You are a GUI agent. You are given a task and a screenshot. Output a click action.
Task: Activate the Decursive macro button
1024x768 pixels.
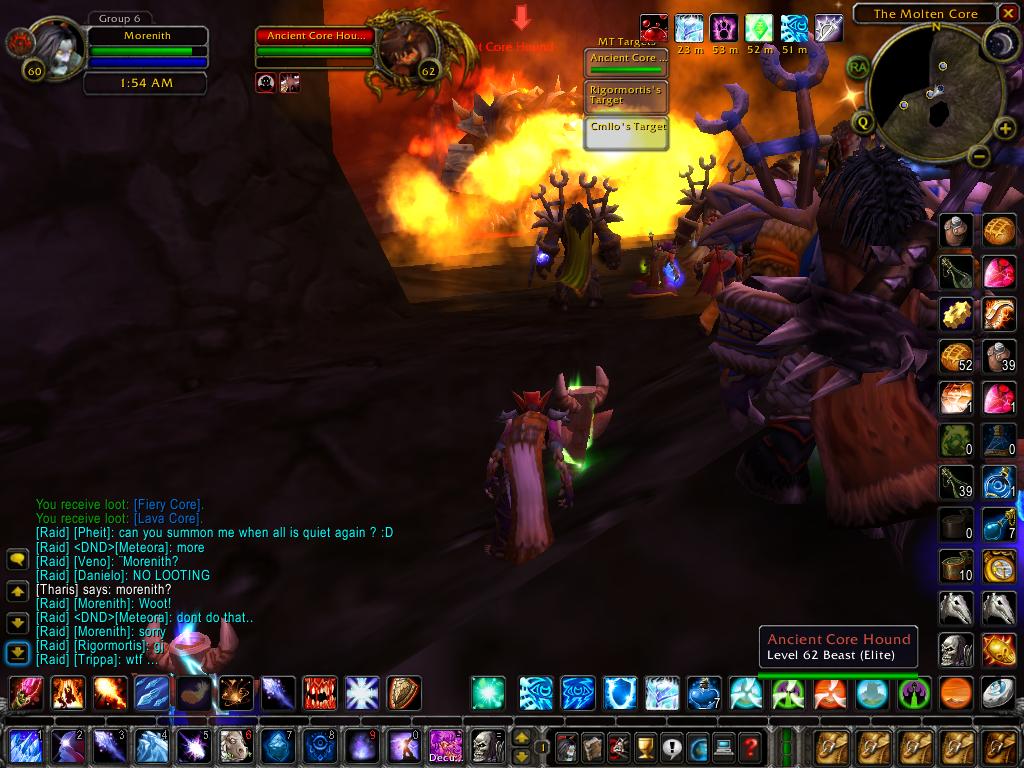click(443, 744)
